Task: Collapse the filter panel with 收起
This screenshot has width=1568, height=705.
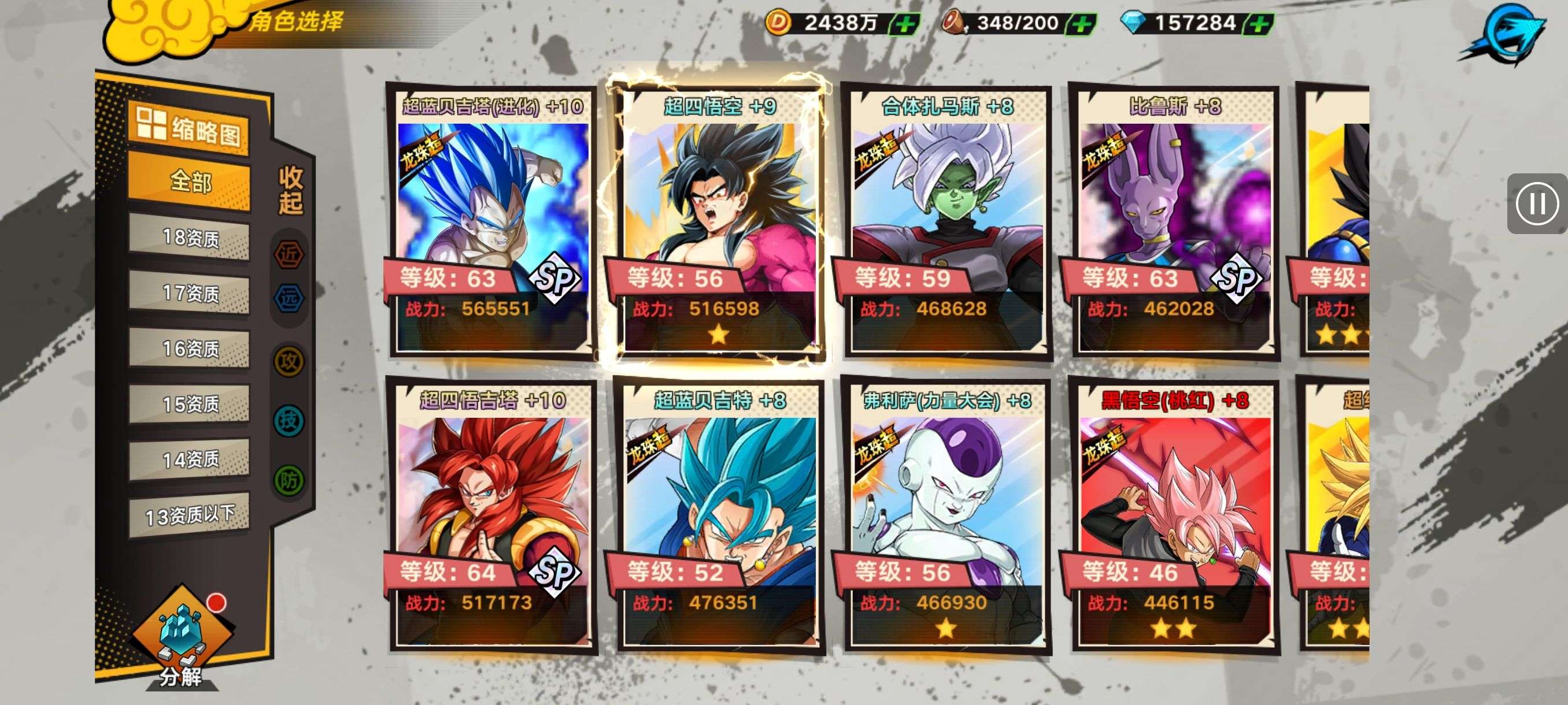Action: [290, 190]
